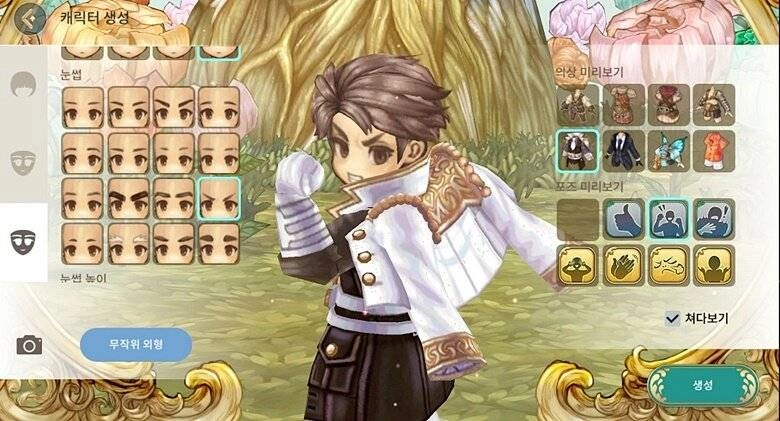Tap the camera screenshot icon

[29, 345]
